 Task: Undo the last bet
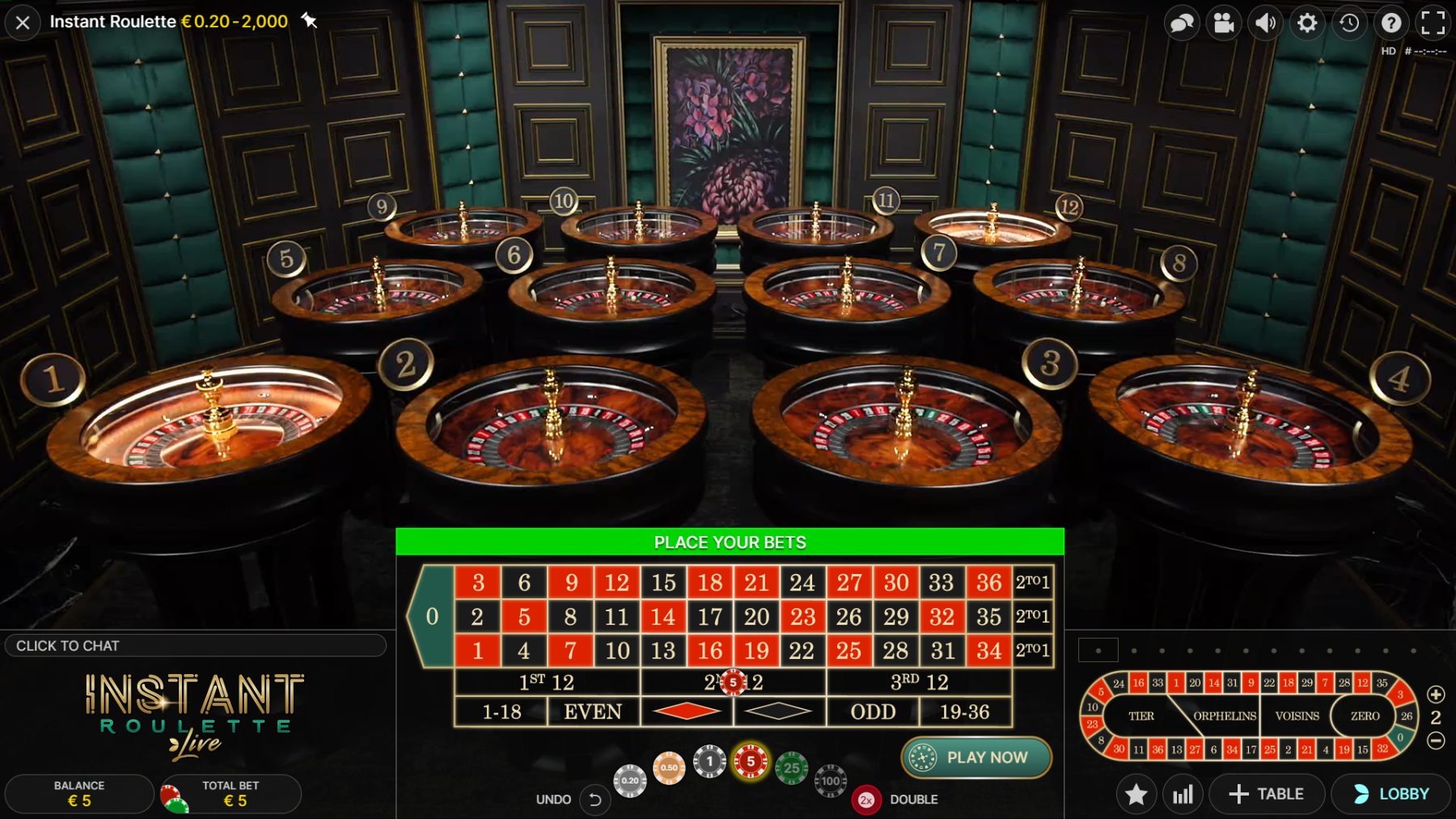[595, 800]
